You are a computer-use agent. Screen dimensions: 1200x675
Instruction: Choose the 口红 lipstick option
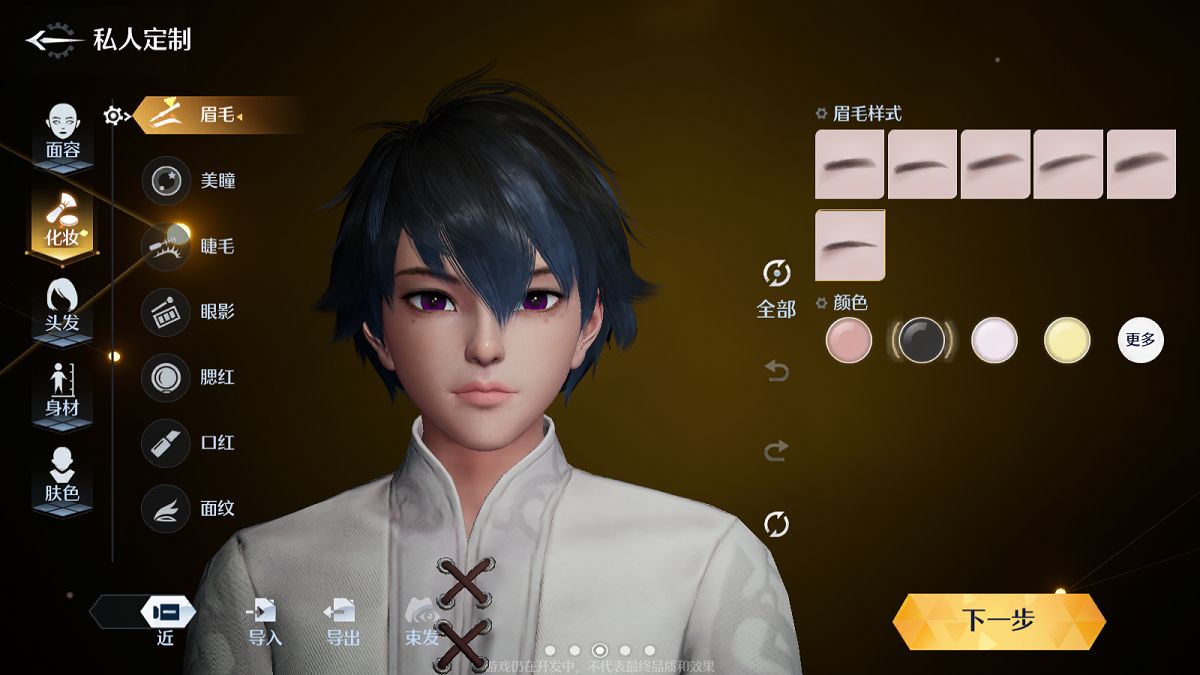click(x=166, y=443)
